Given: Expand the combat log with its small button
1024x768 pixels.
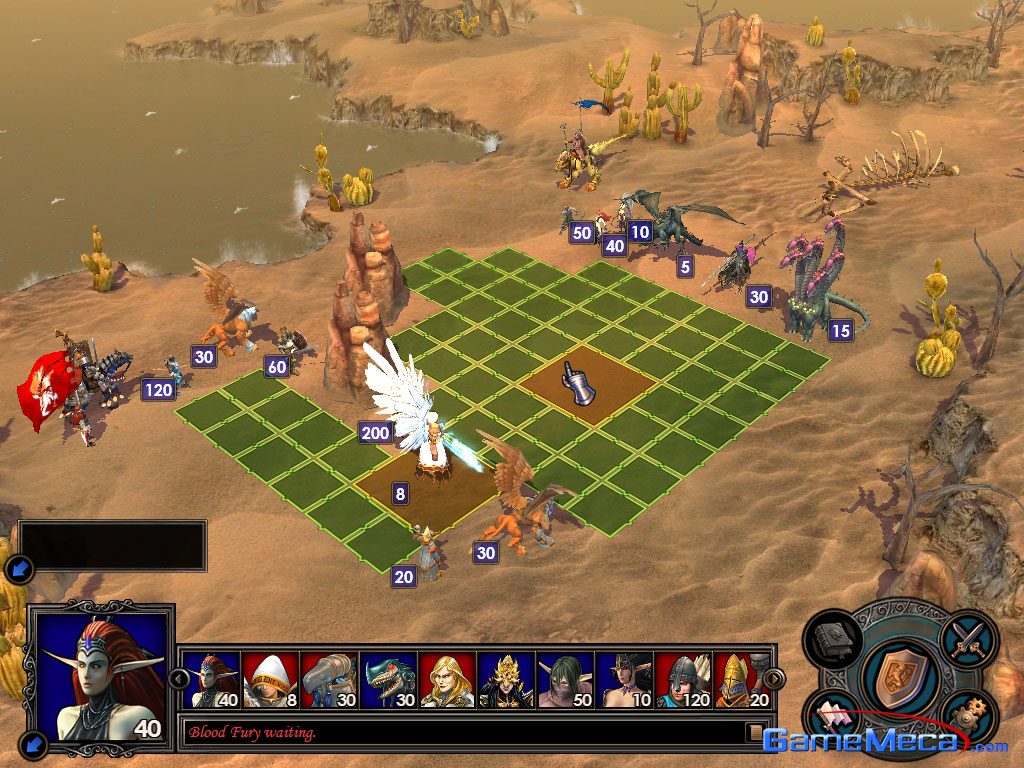Looking at the screenshot, I should 755,733.
